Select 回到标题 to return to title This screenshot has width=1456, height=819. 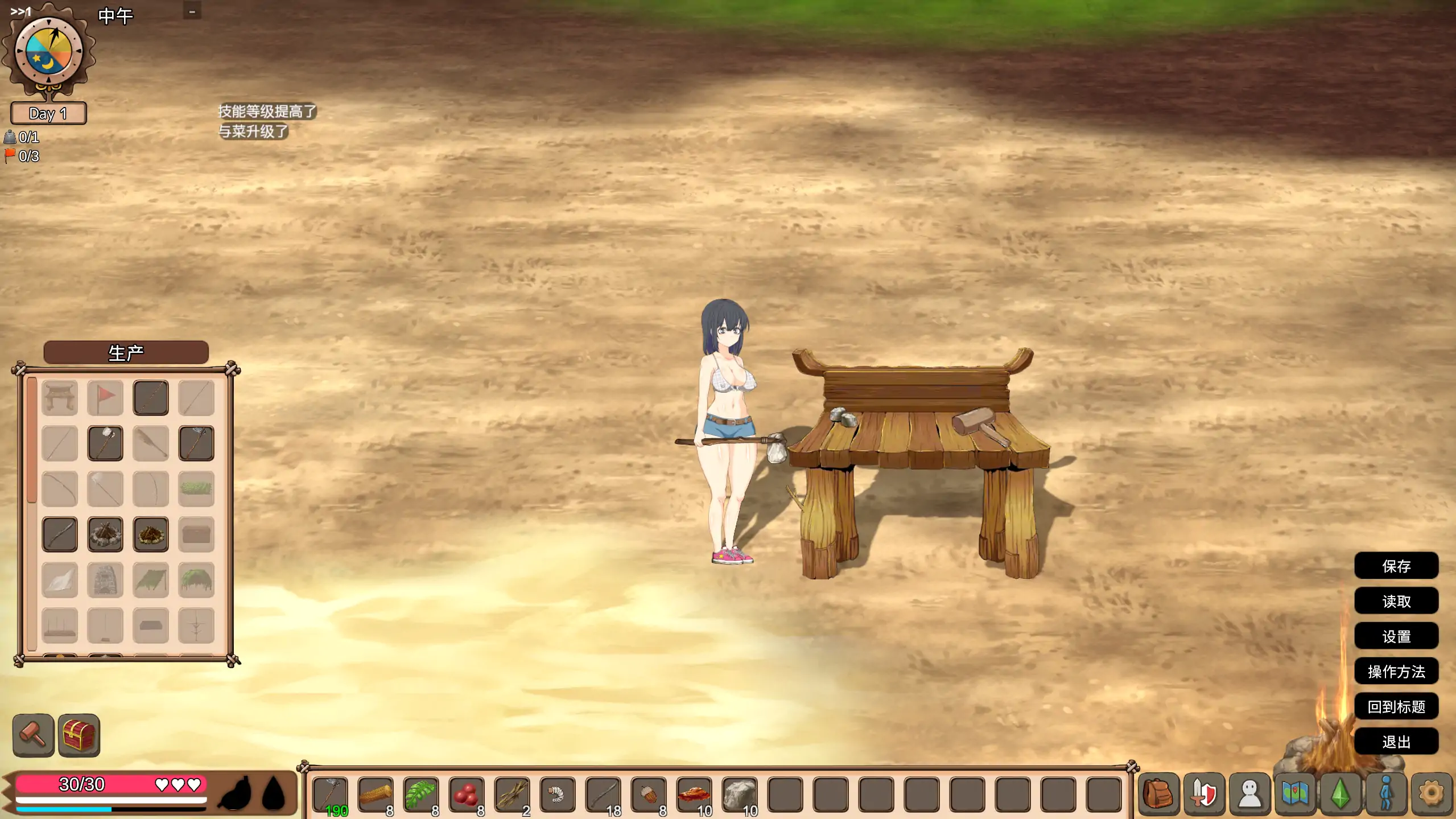pyautogui.click(x=1397, y=706)
